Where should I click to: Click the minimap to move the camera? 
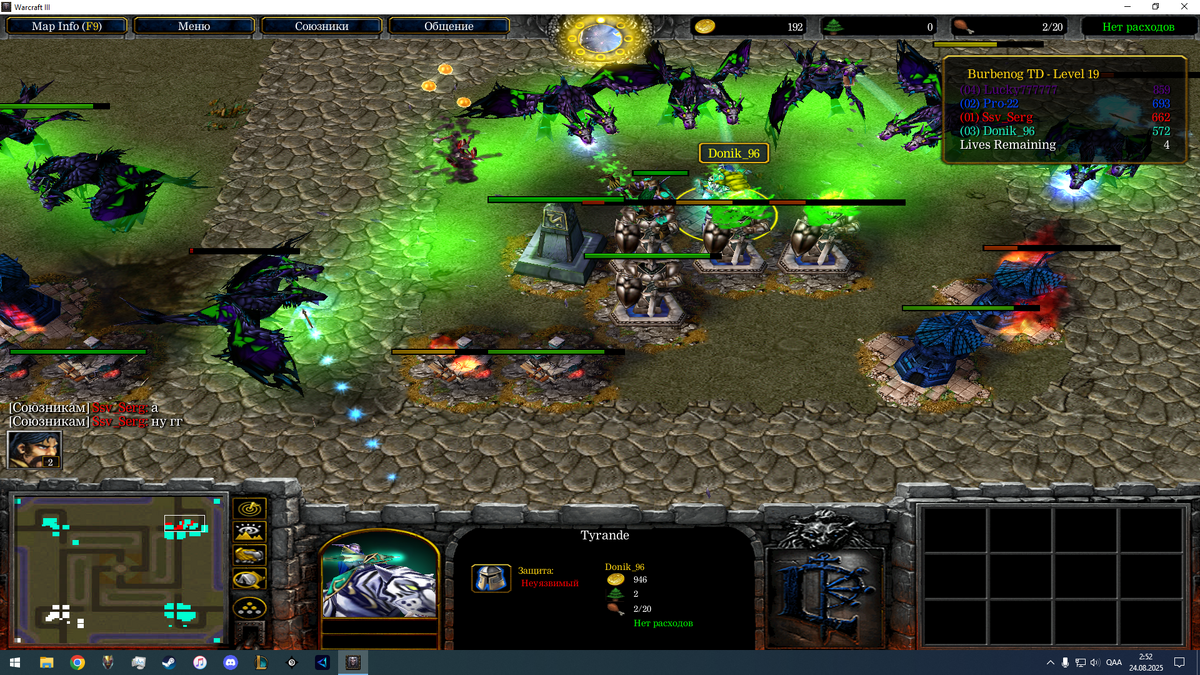pos(118,570)
